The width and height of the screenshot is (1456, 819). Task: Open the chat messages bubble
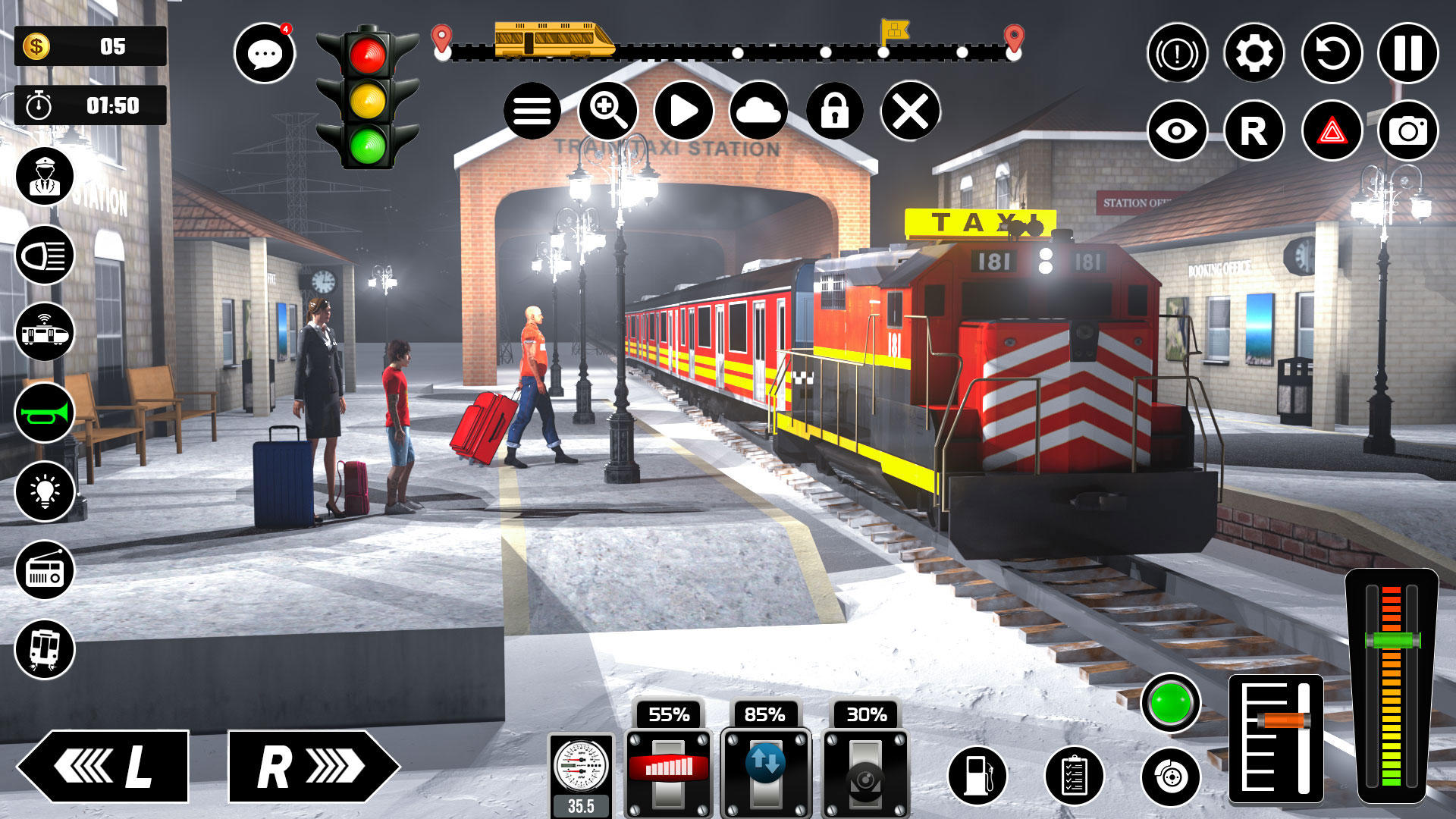pyautogui.click(x=265, y=53)
